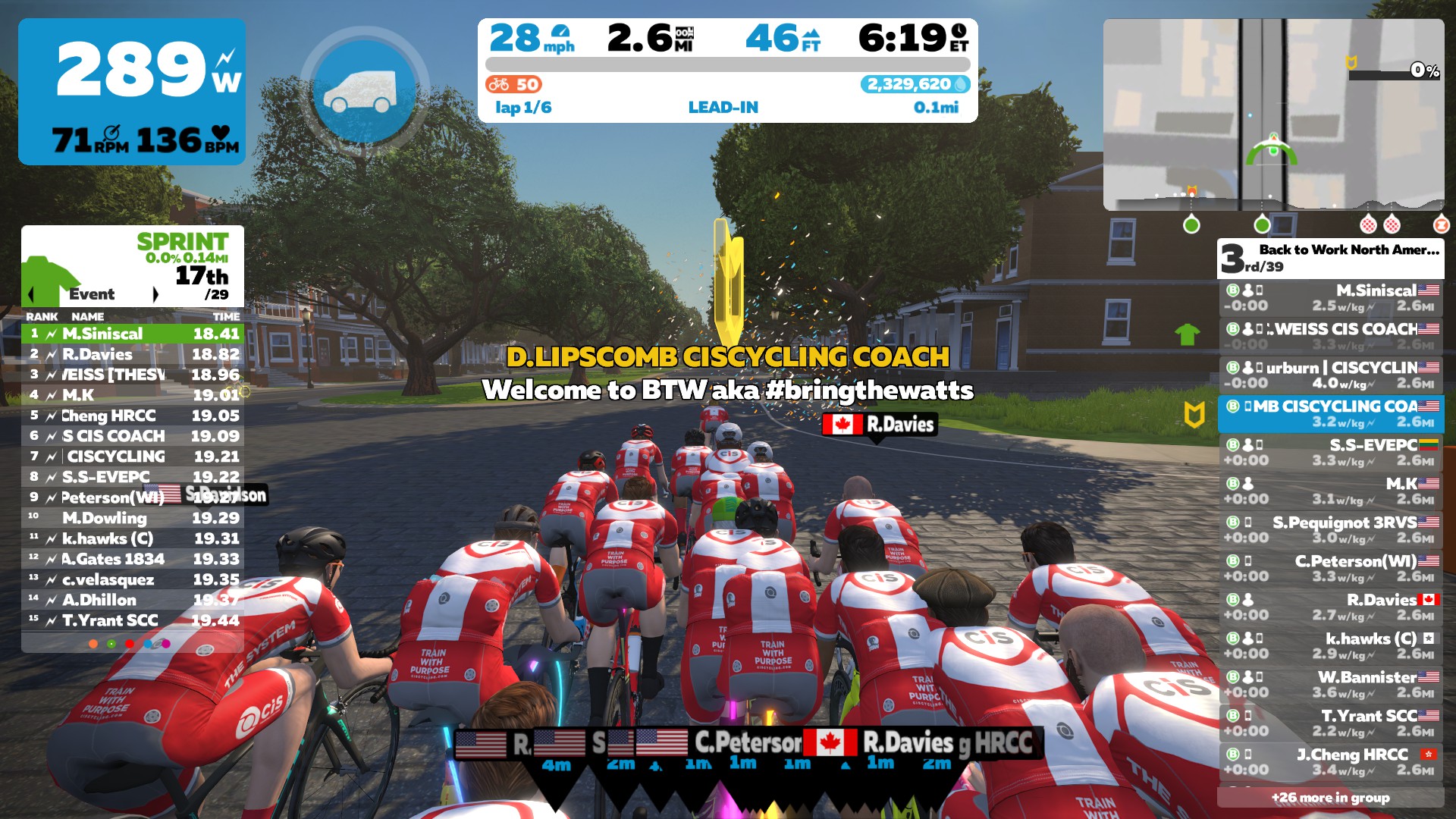Choose S.Pequignot 3RVS rider row
Image resolution: width=1456 pixels, height=819 pixels.
pos(1331,529)
